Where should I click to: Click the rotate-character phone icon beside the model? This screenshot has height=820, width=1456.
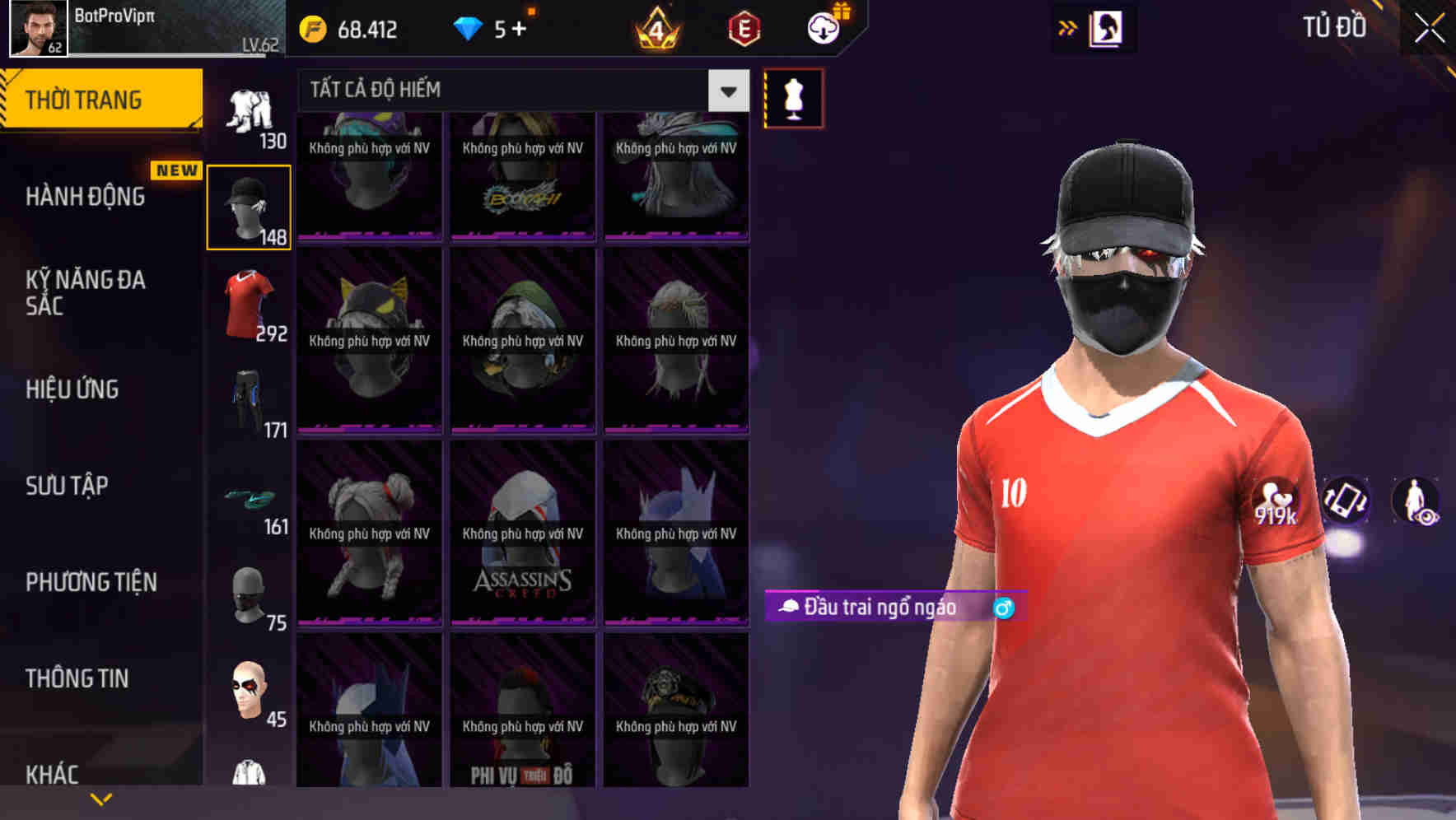click(1348, 502)
